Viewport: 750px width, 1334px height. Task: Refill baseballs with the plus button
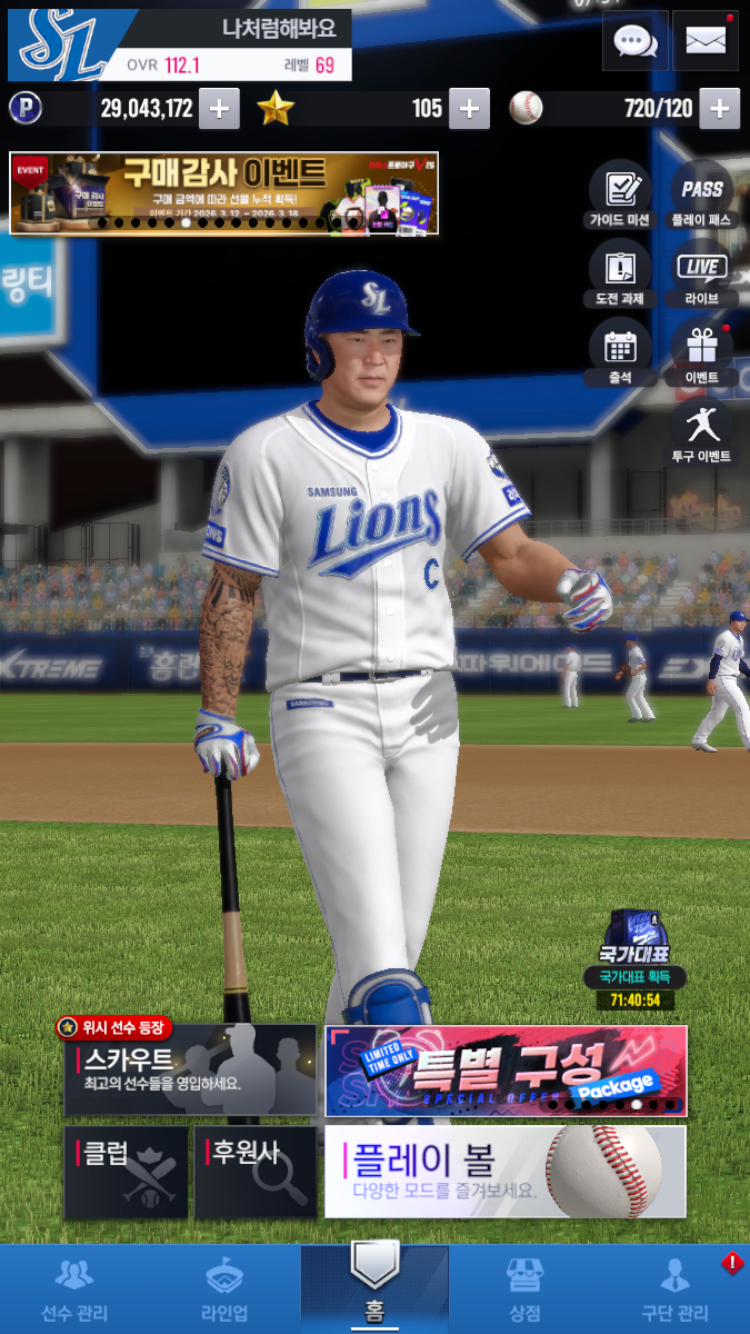coord(719,109)
